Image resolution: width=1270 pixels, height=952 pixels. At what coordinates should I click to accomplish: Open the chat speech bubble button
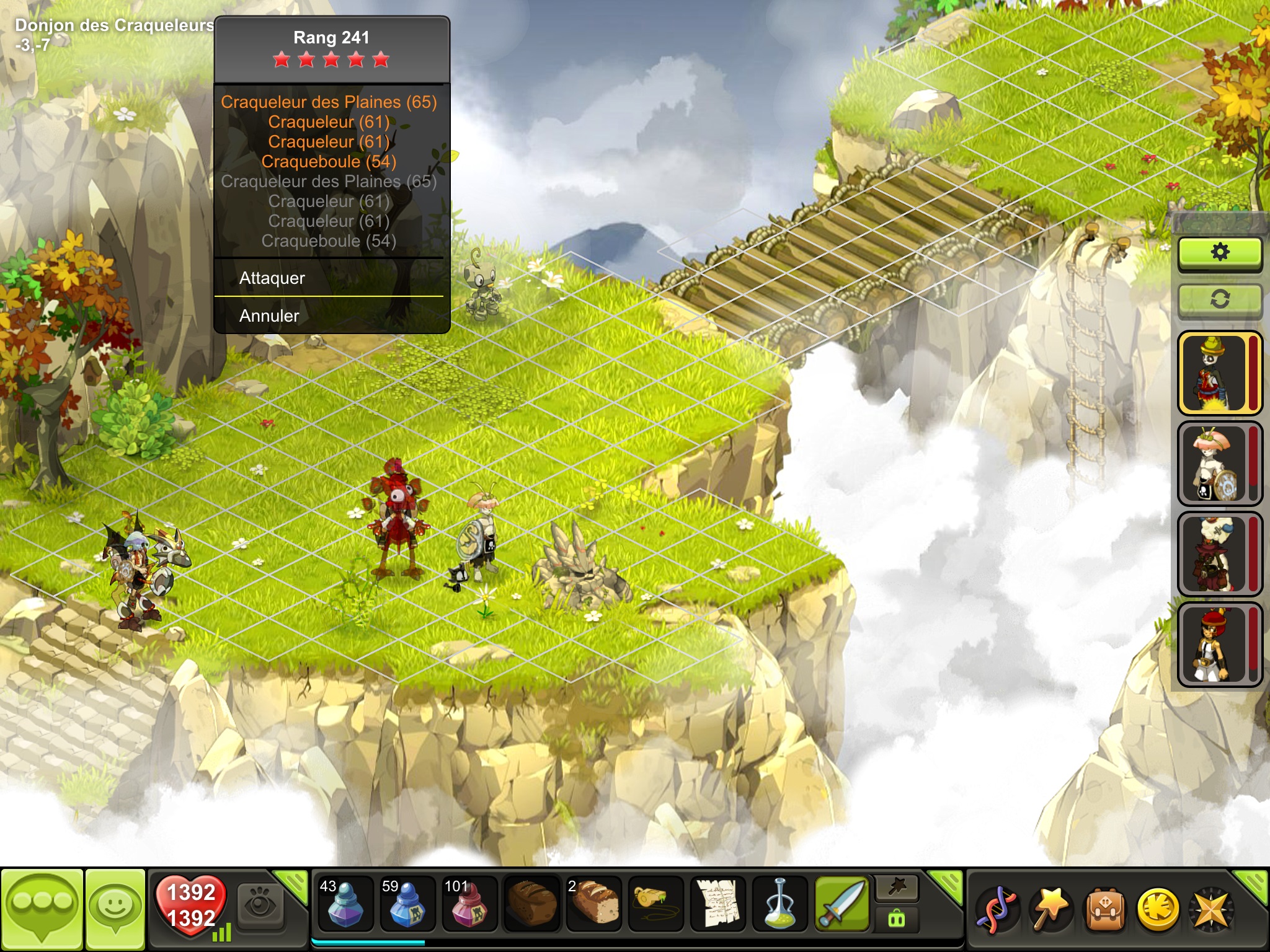(42, 909)
